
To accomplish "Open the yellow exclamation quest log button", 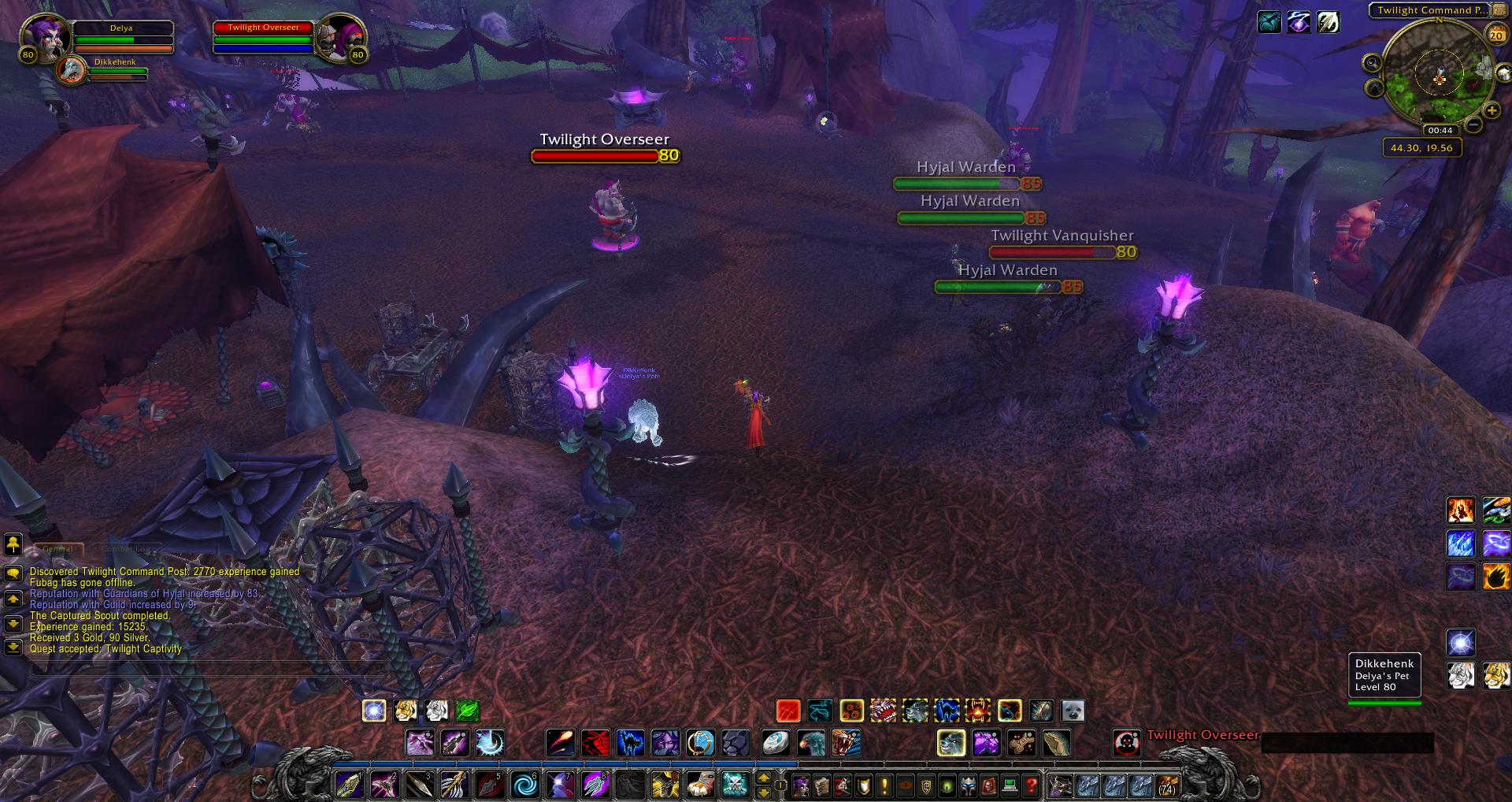I will (x=884, y=785).
